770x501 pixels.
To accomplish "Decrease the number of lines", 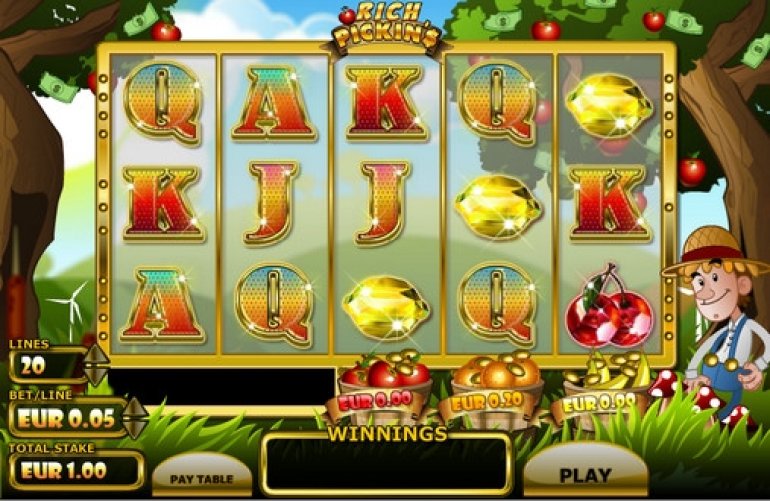I will [x=96, y=376].
